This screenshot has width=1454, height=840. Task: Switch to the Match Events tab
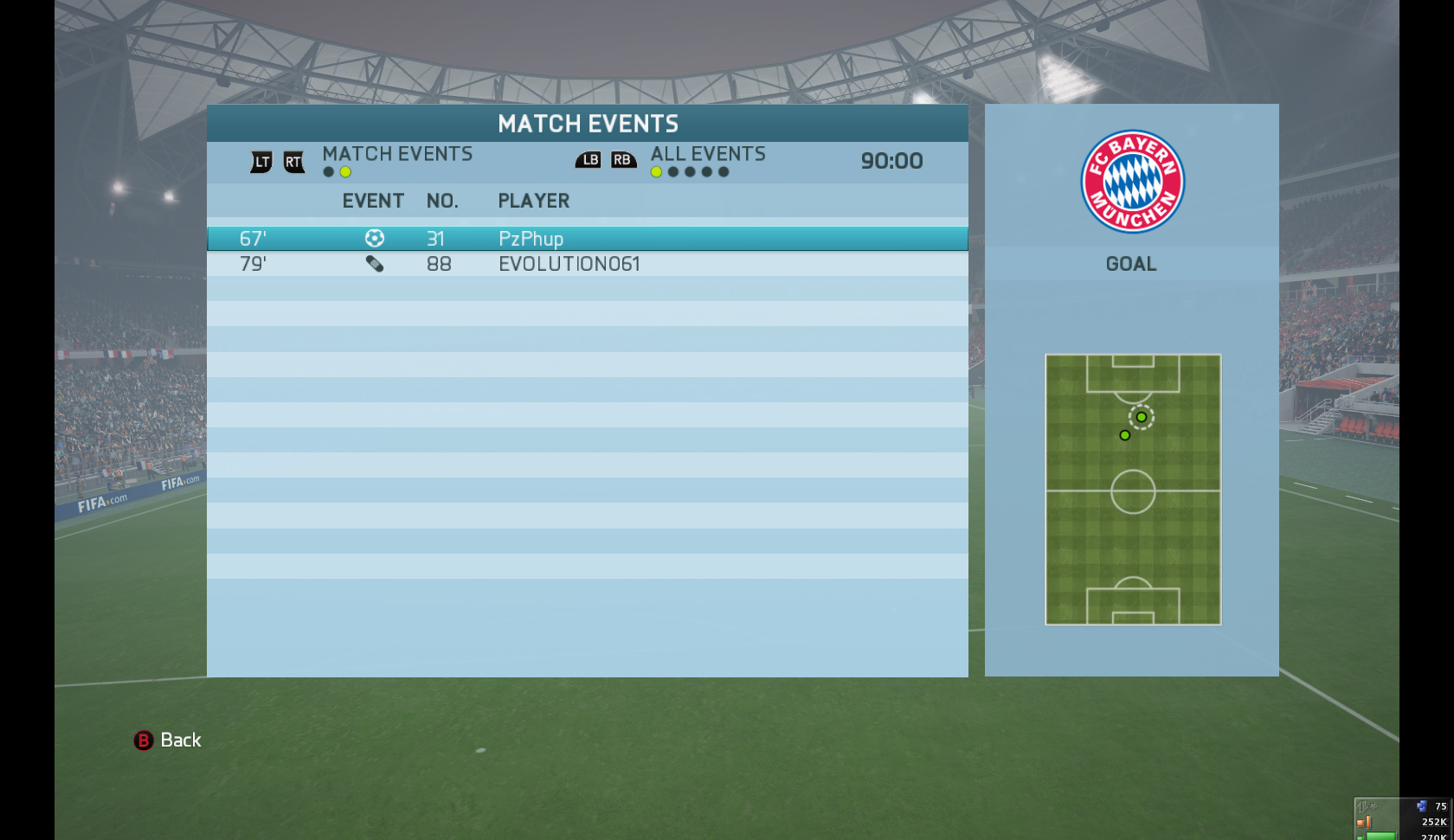[x=397, y=154]
